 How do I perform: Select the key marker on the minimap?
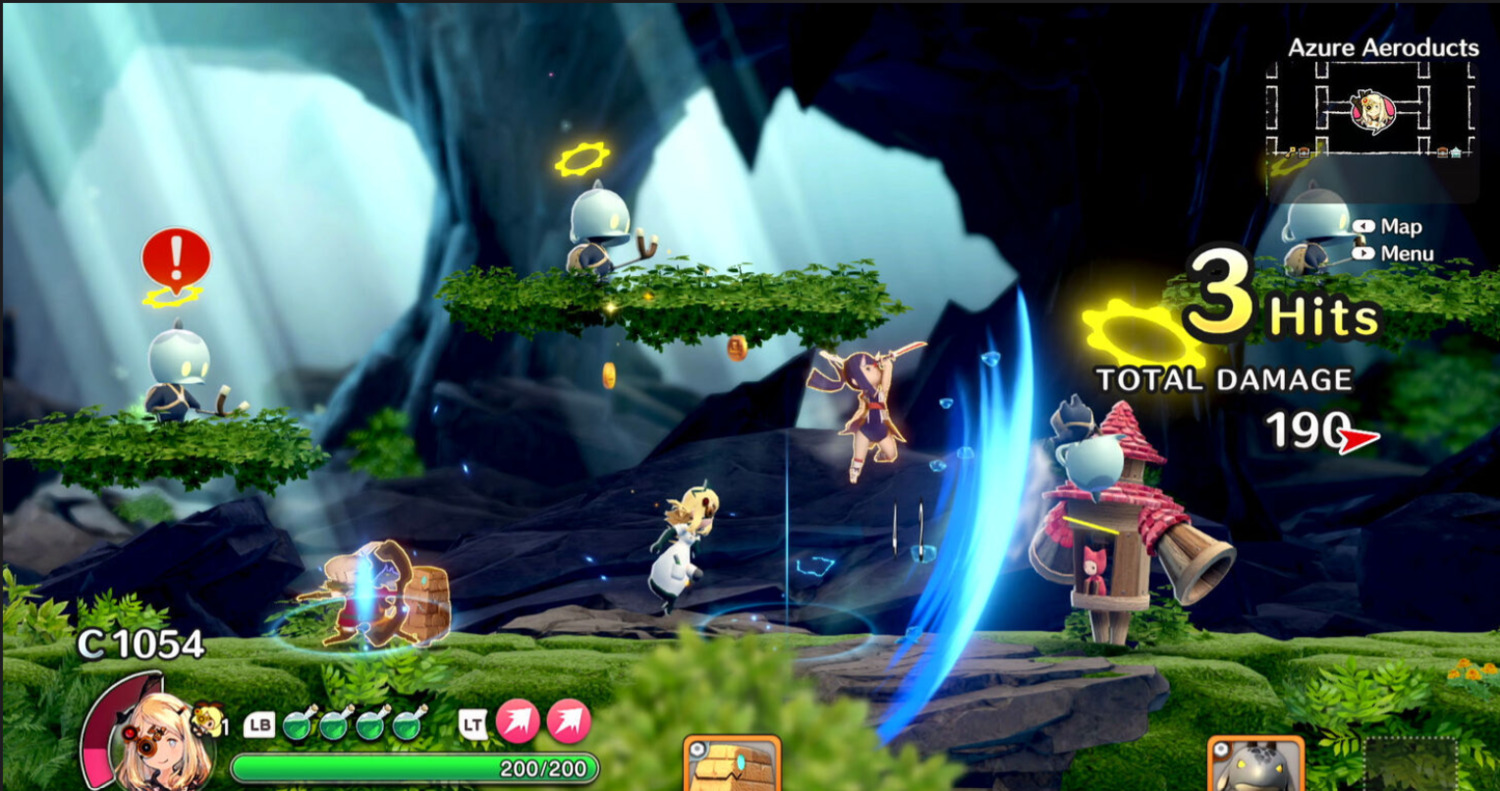(1293, 151)
